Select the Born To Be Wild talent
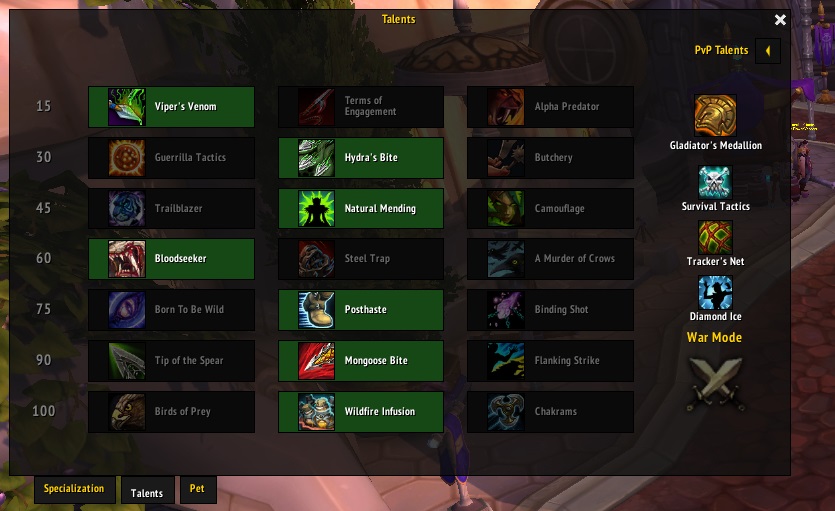The width and height of the screenshot is (835, 511). coord(171,310)
